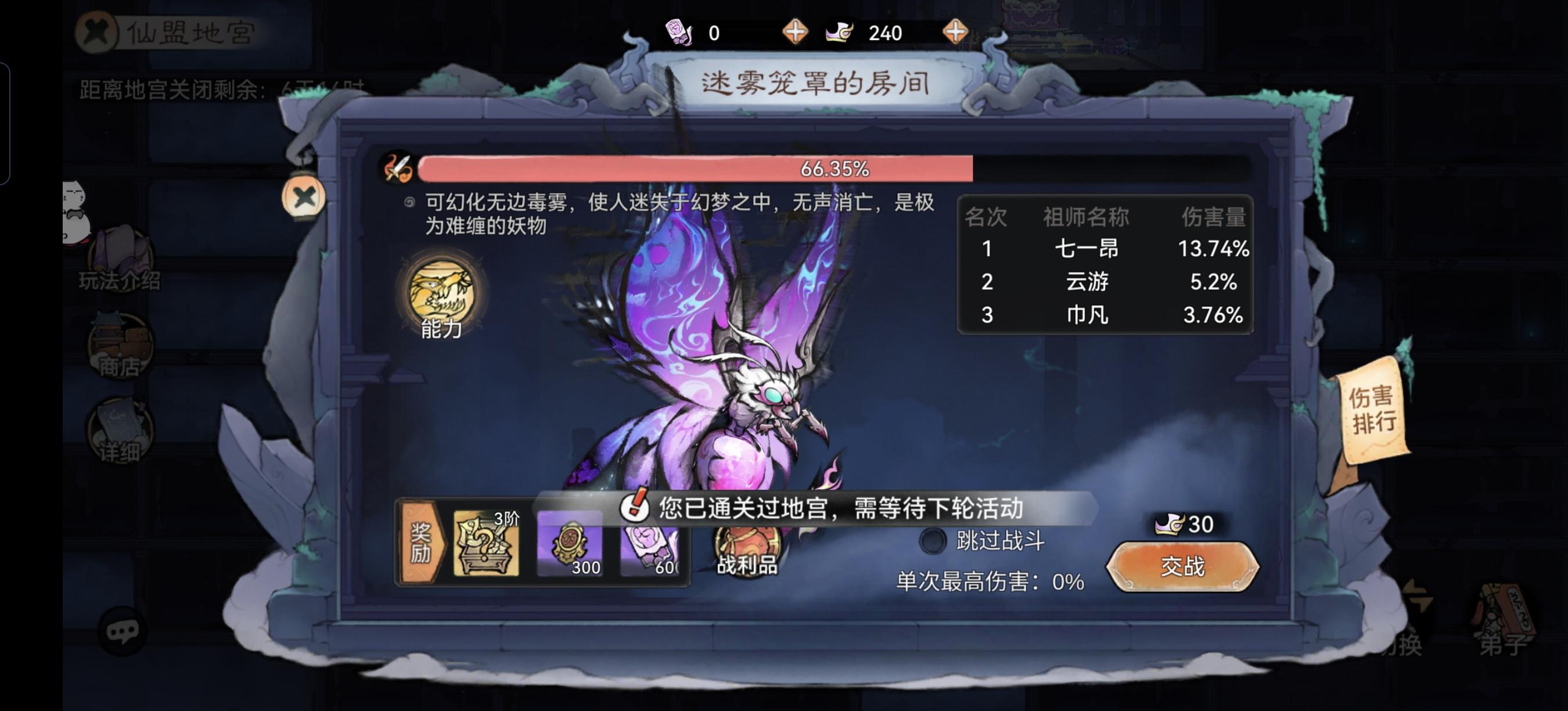Click the plus button next to the 240 currency
The width and height of the screenshot is (1568, 711).
[x=957, y=31]
